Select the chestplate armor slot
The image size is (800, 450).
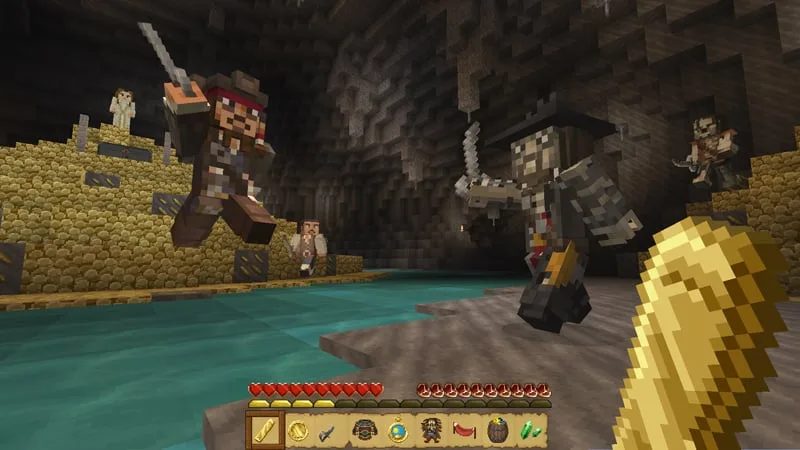click(364, 430)
